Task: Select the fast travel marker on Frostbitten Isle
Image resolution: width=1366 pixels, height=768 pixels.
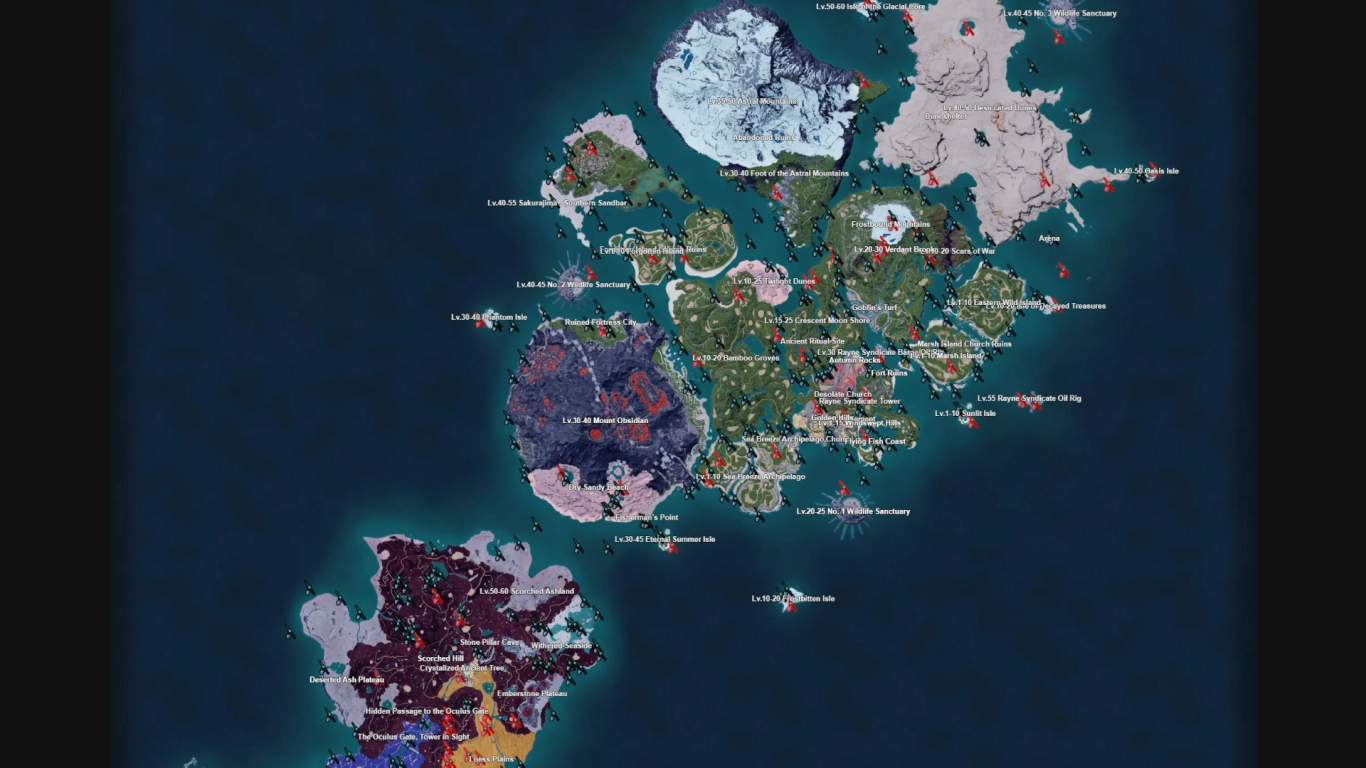Action: (792, 607)
